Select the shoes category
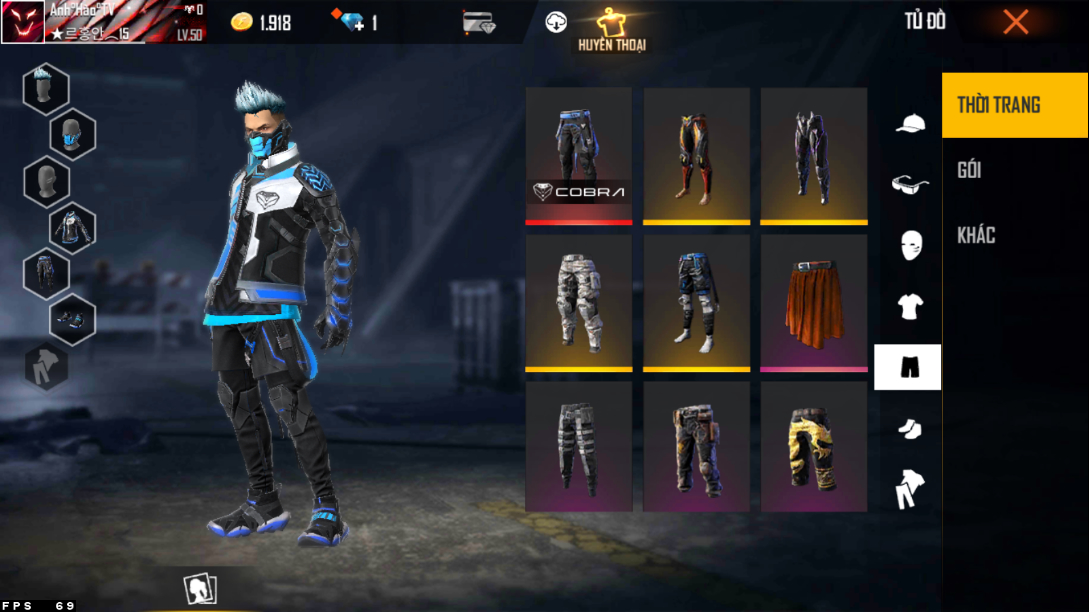The height and width of the screenshot is (612, 1089). (x=909, y=429)
